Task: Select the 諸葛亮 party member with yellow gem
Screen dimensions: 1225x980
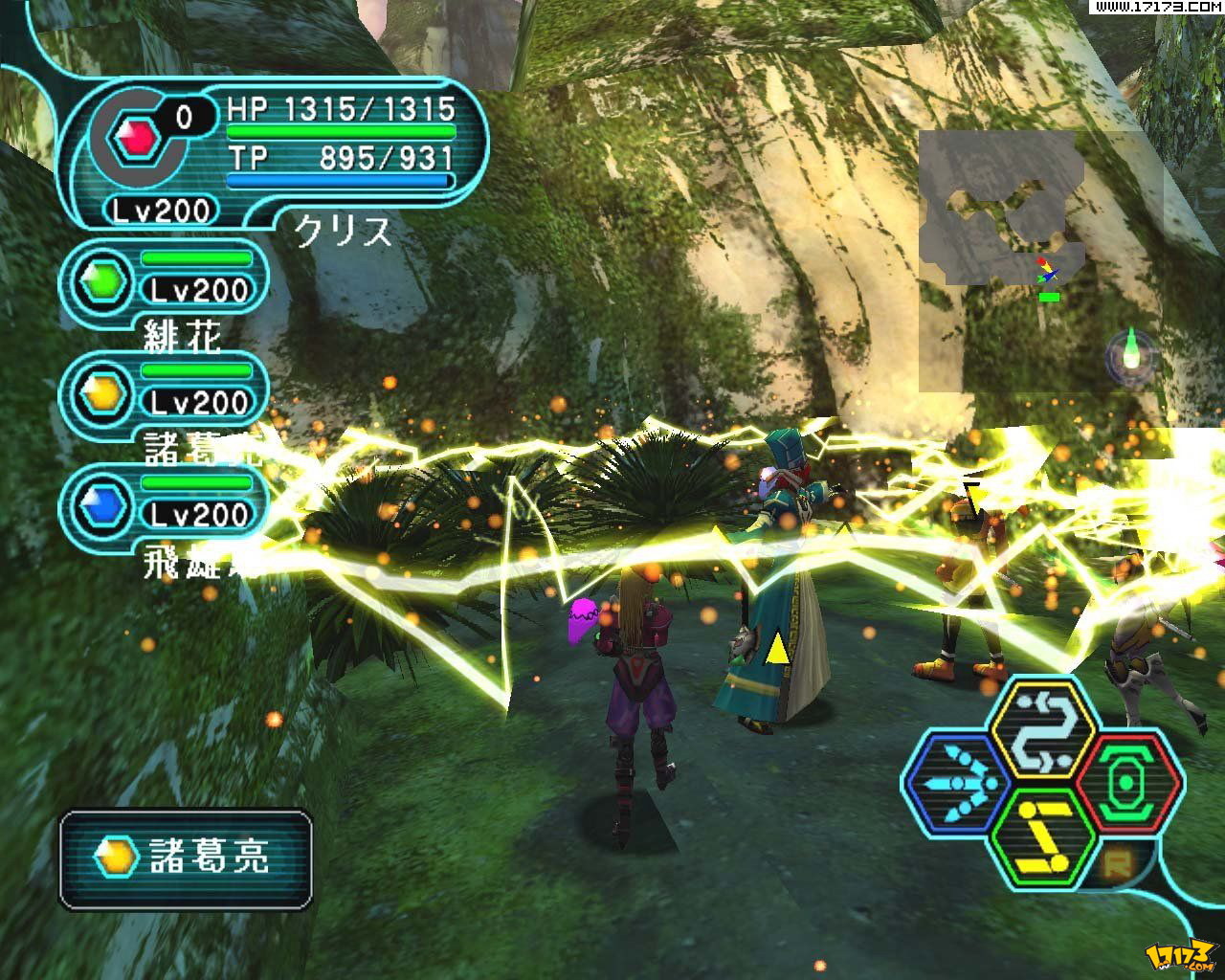Action: coord(165,391)
